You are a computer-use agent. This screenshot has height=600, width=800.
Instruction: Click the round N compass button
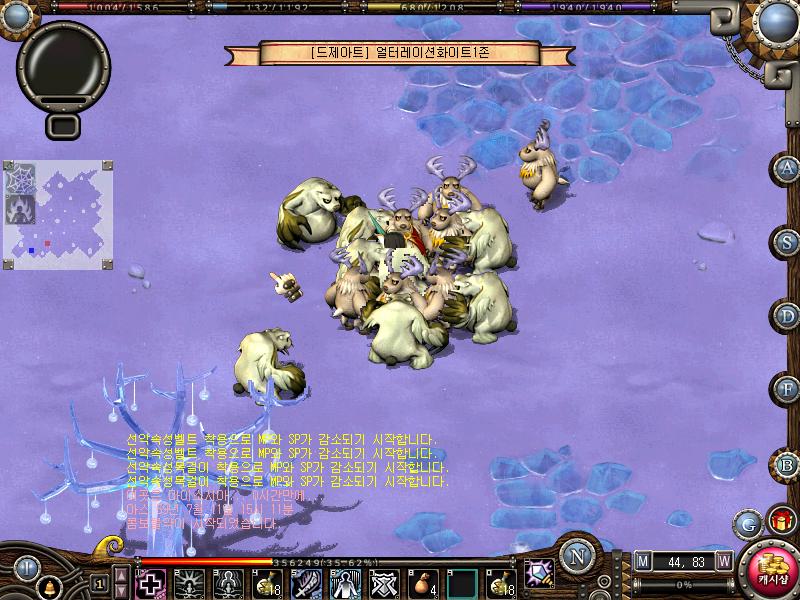[x=576, y=556]
